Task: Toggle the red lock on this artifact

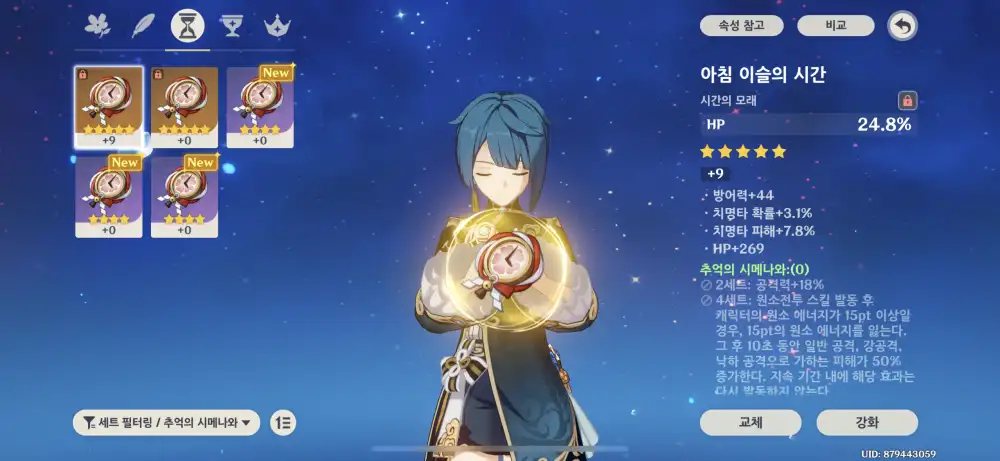Action: tap(907, 100)
